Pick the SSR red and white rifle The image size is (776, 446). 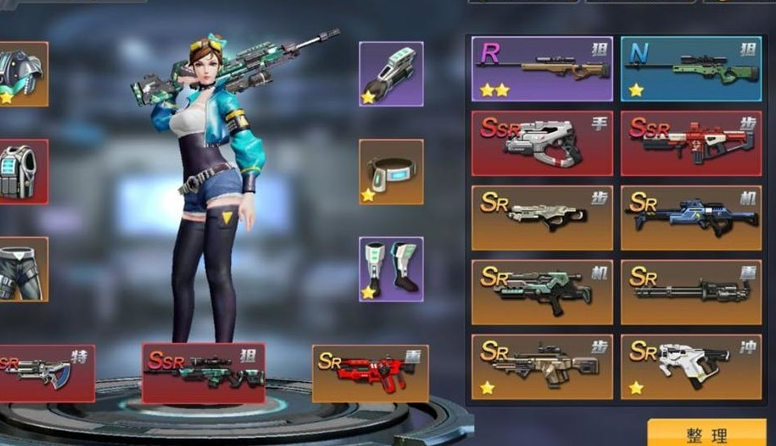[x=690, y=143]
